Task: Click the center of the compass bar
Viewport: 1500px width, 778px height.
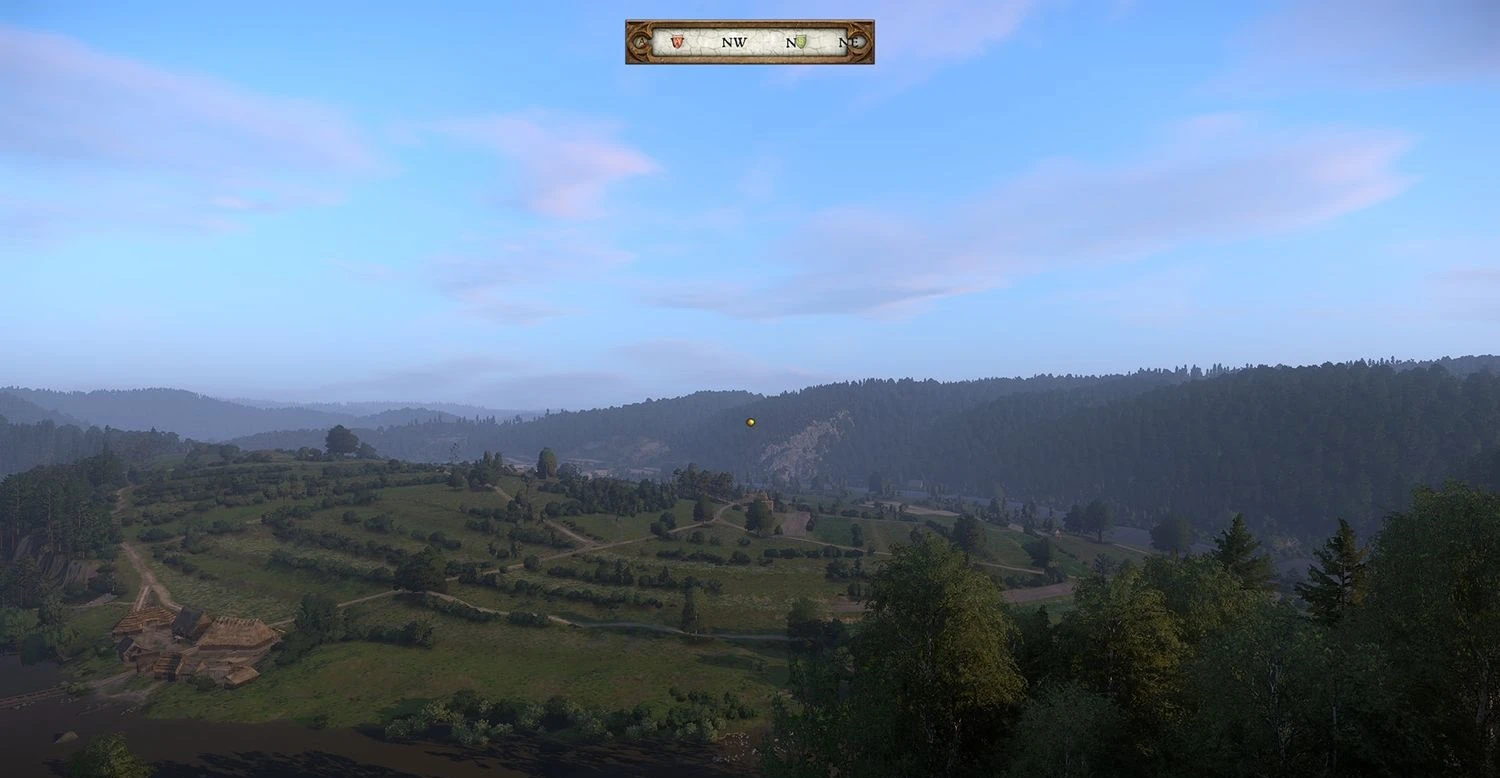Action: click(x=752, y=43)
